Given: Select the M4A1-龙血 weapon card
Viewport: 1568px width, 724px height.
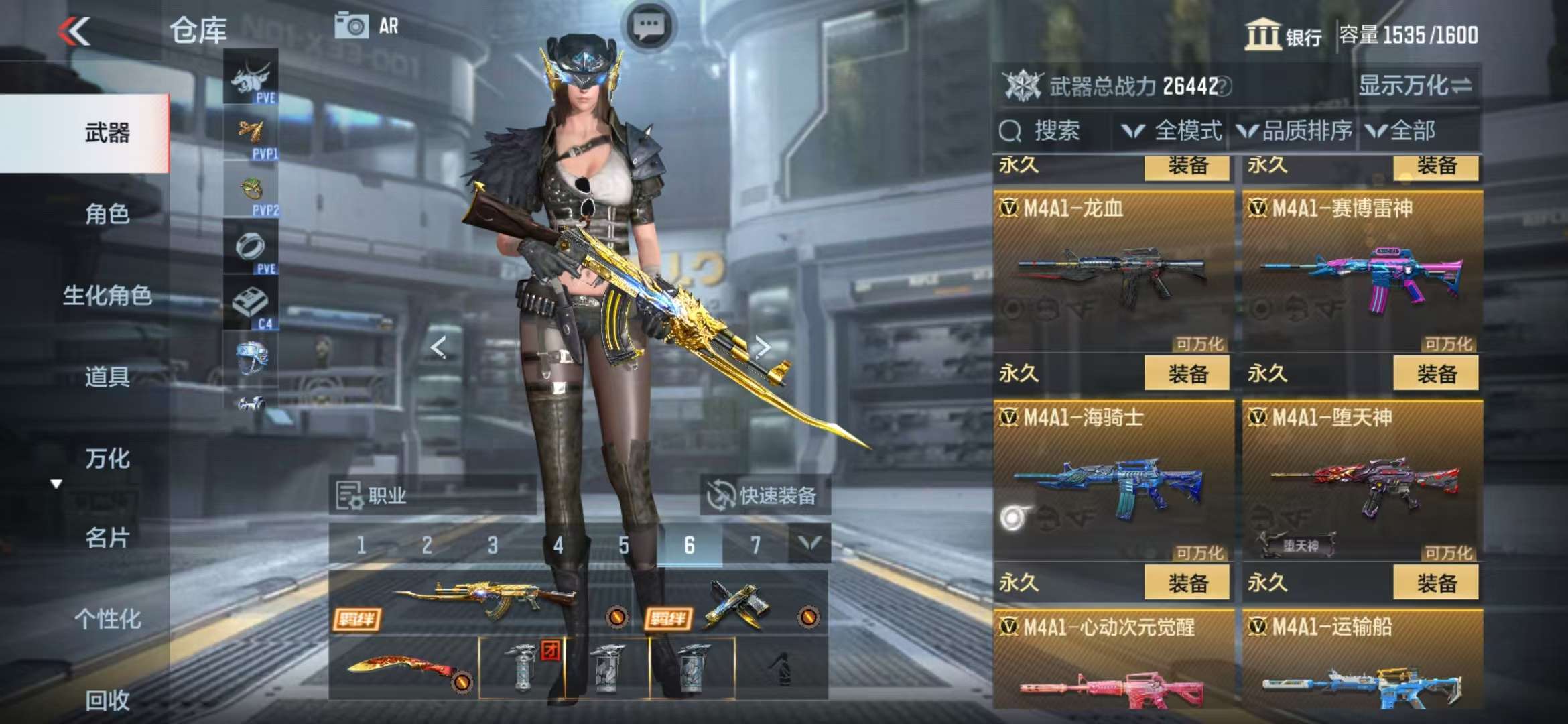Looking at the screenshot, I should click(1113, 271).
